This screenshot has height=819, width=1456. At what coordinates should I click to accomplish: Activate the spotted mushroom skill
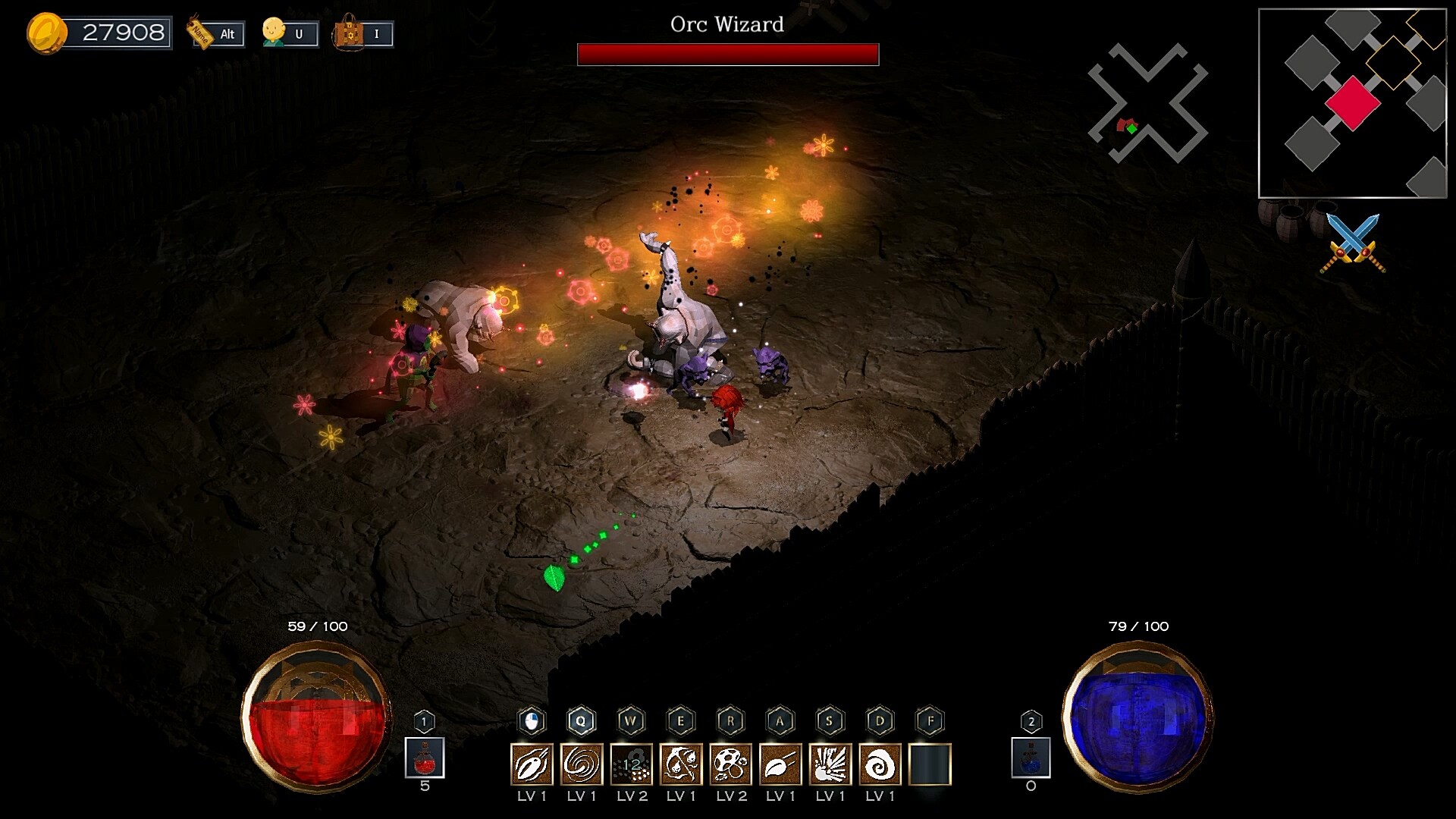(x=731, y=764)
